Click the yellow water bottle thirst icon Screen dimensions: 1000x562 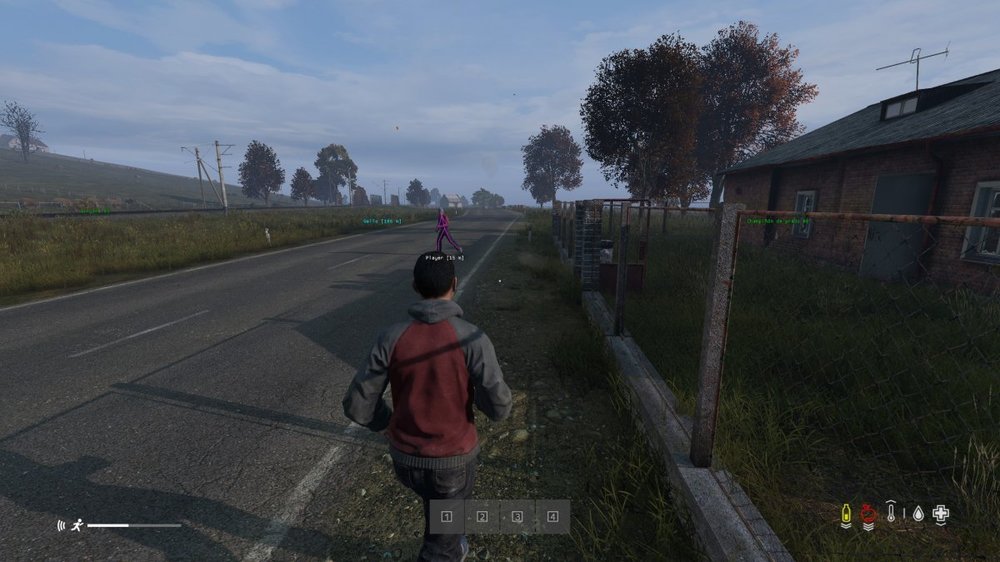point(846,514)
